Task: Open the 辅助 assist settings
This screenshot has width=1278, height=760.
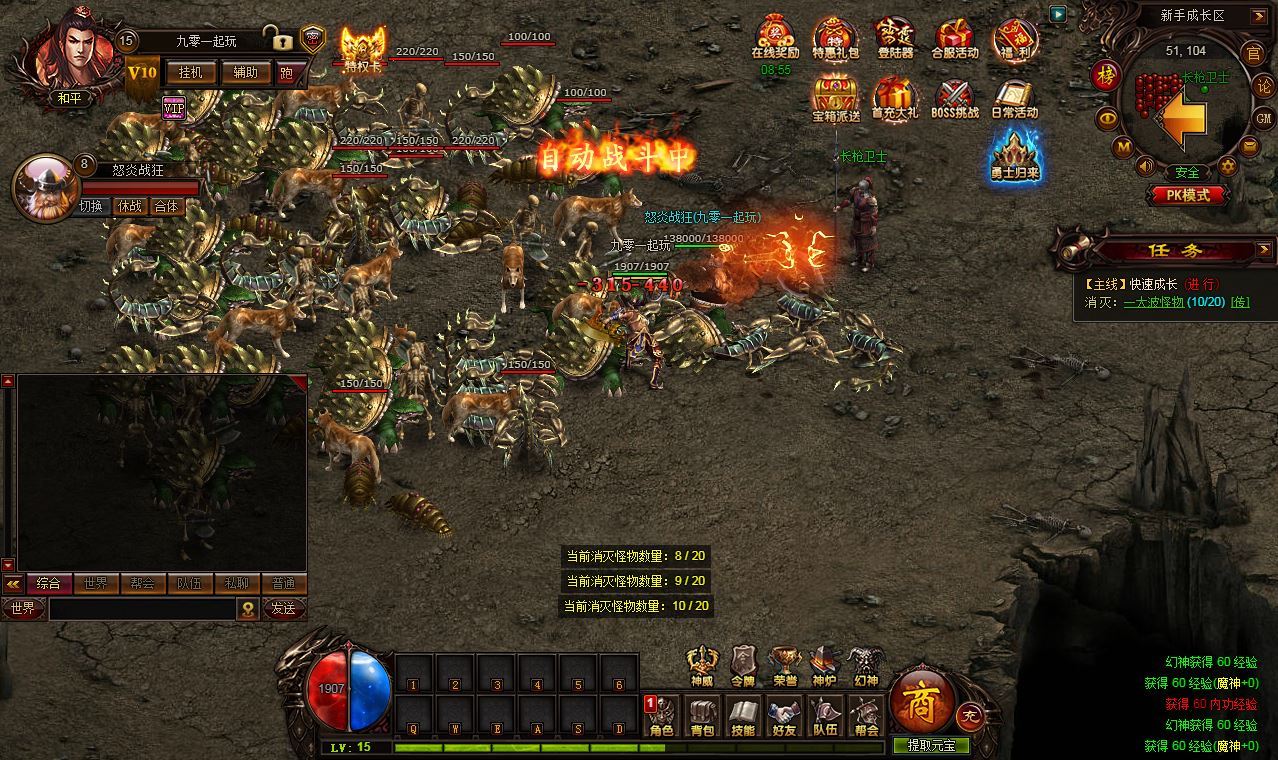Action: [245, 72]
